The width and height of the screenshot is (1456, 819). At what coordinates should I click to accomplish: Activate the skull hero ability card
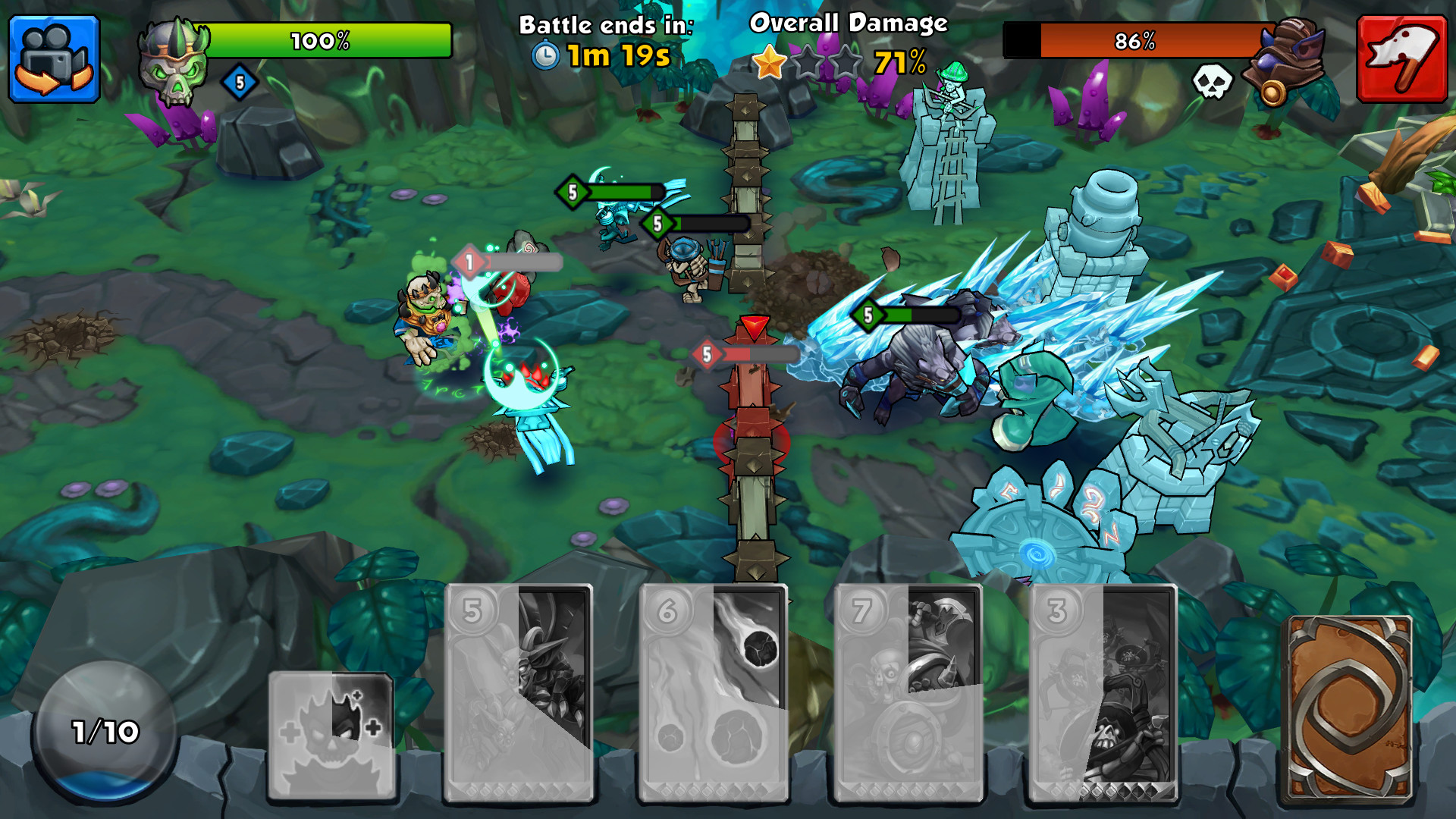[x=331, y=734]
